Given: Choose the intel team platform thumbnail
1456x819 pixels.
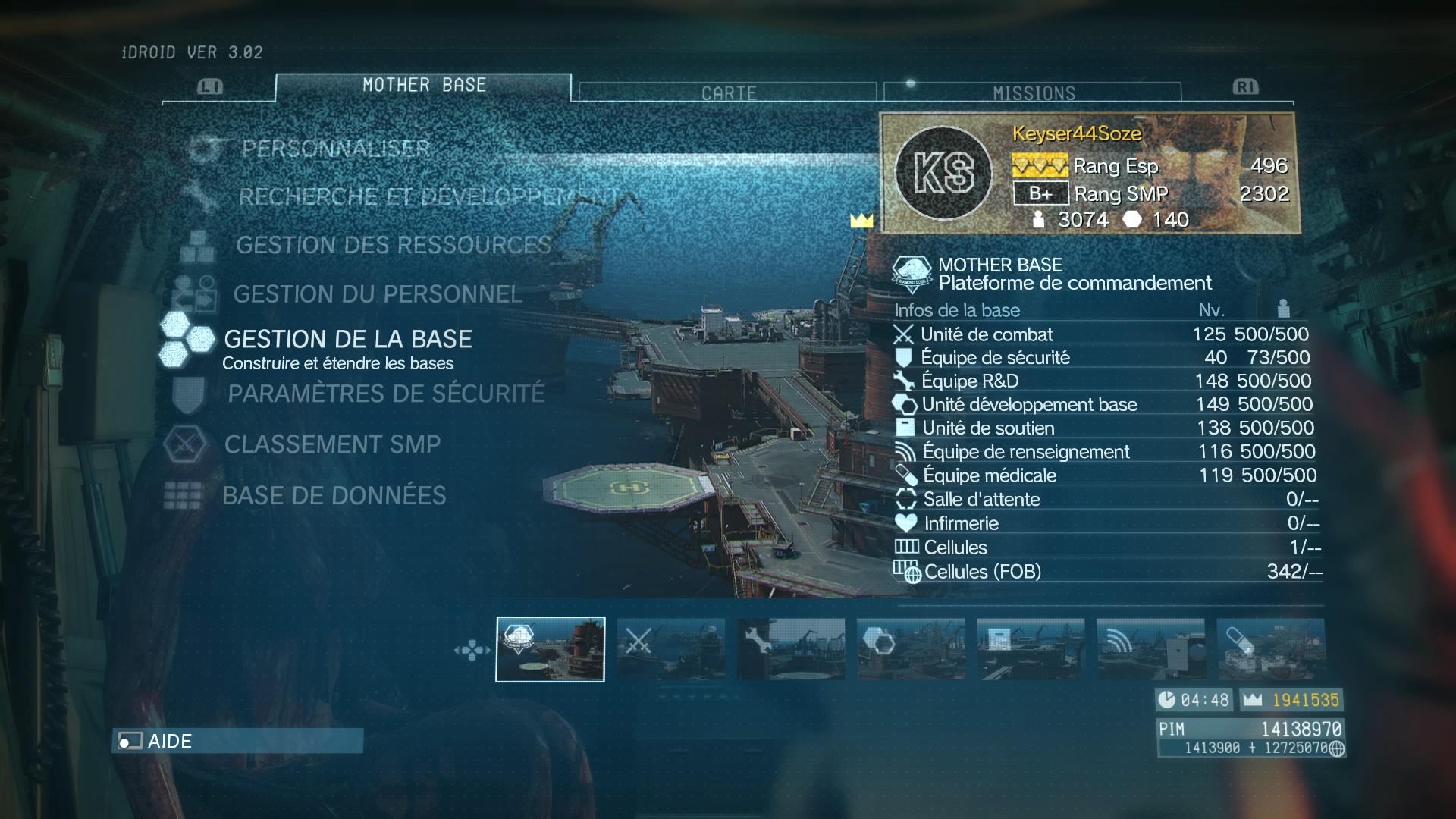Looking at the screenshot, I should 1150,649.
